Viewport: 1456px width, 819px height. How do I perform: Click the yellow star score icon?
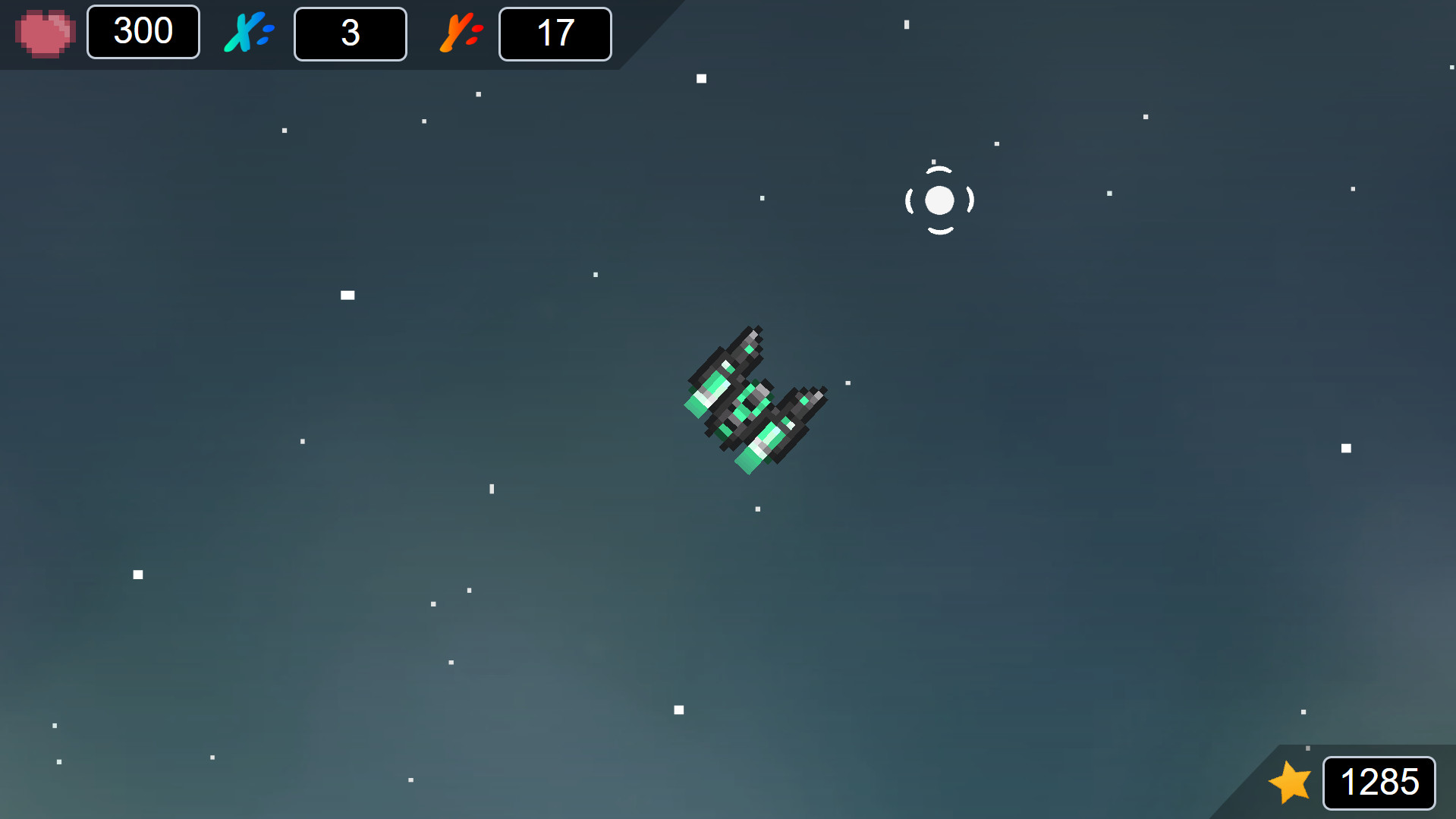pos(1290,783)
